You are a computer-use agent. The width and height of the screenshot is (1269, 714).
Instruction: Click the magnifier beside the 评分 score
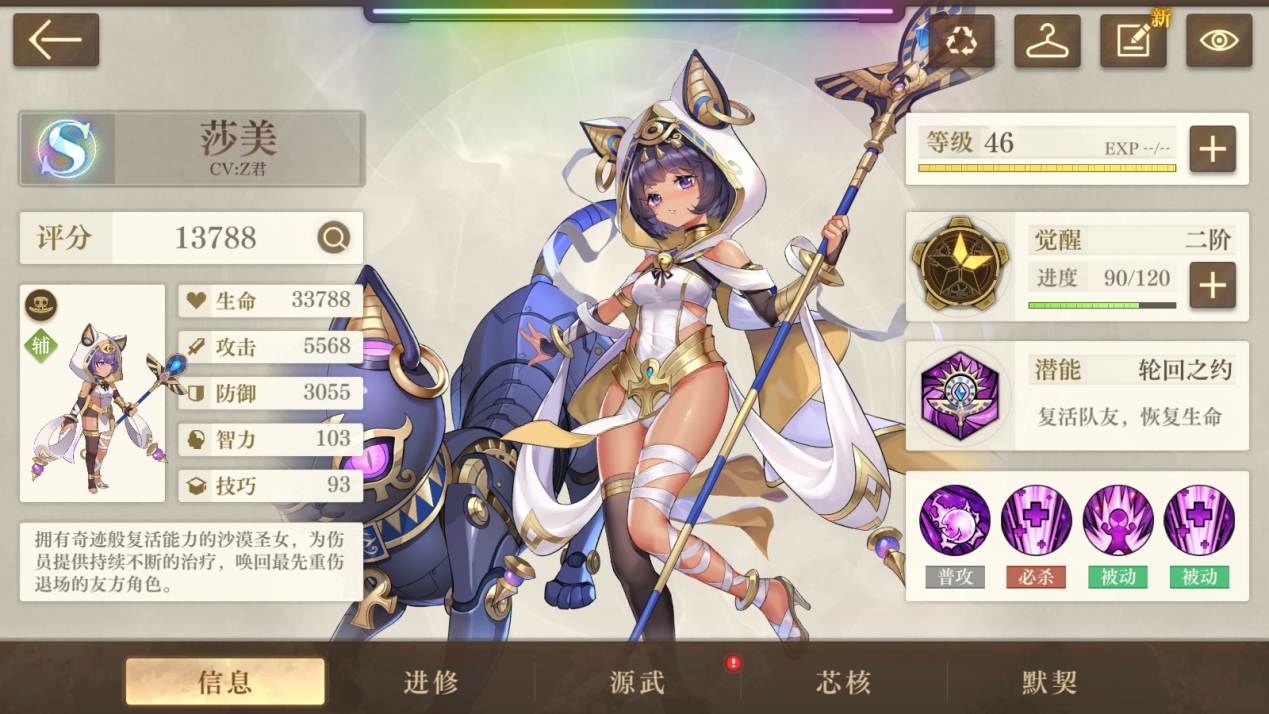[334, 238]
